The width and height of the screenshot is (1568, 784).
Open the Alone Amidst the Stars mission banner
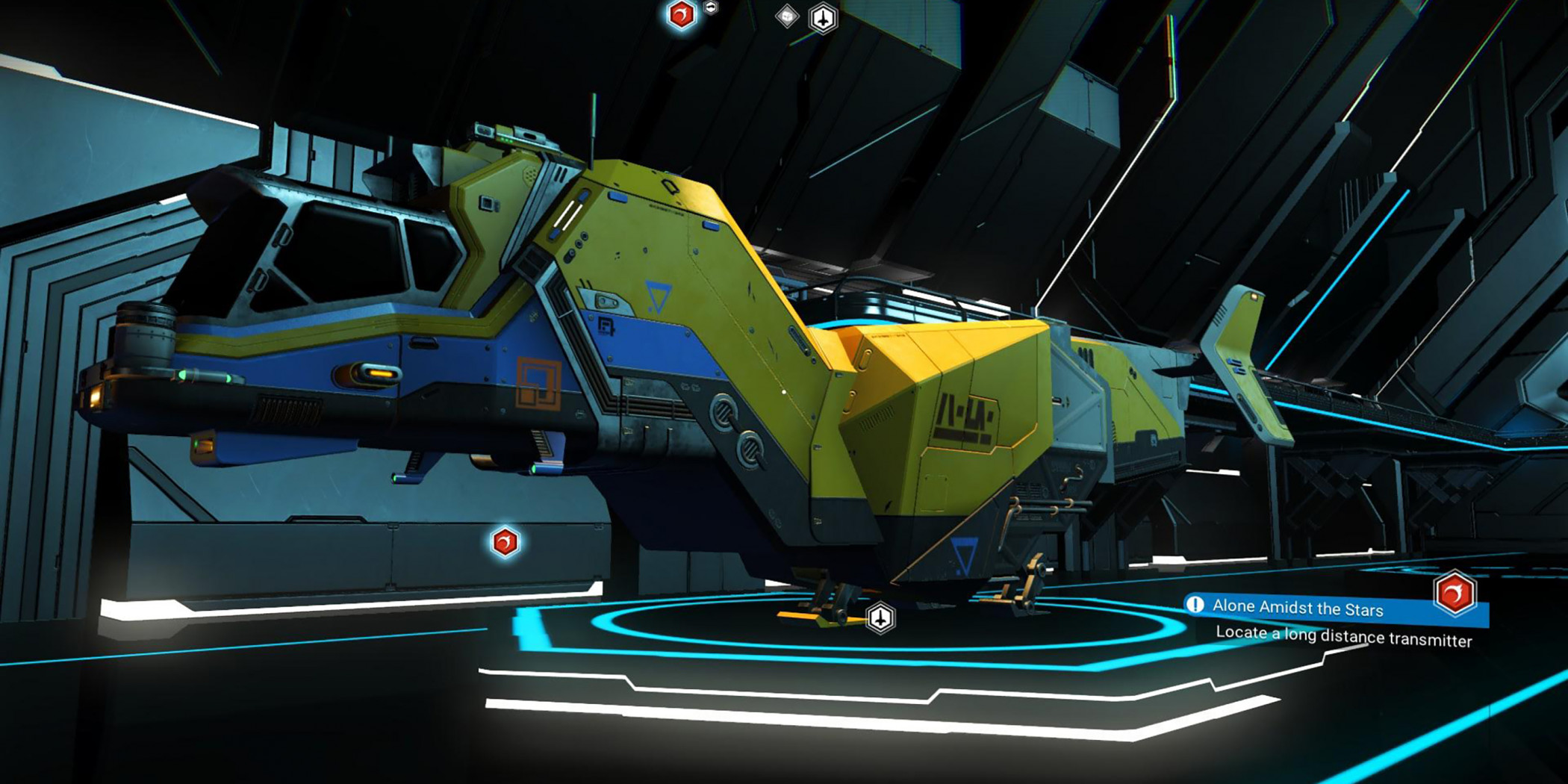(1297, 608)
